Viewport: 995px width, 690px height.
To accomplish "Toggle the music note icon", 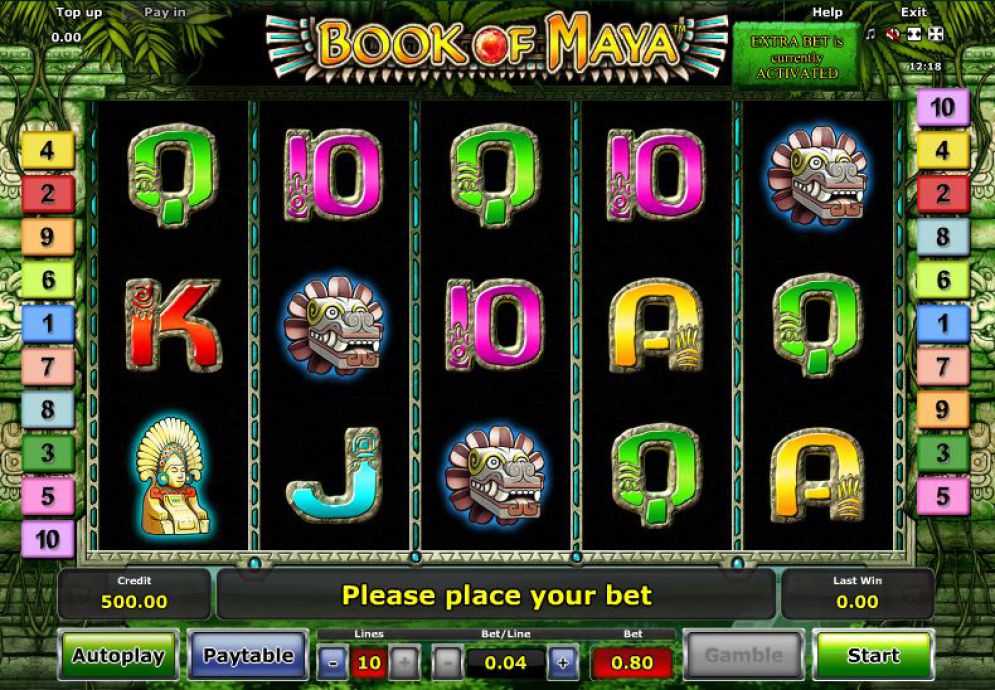I will (870, 34).
